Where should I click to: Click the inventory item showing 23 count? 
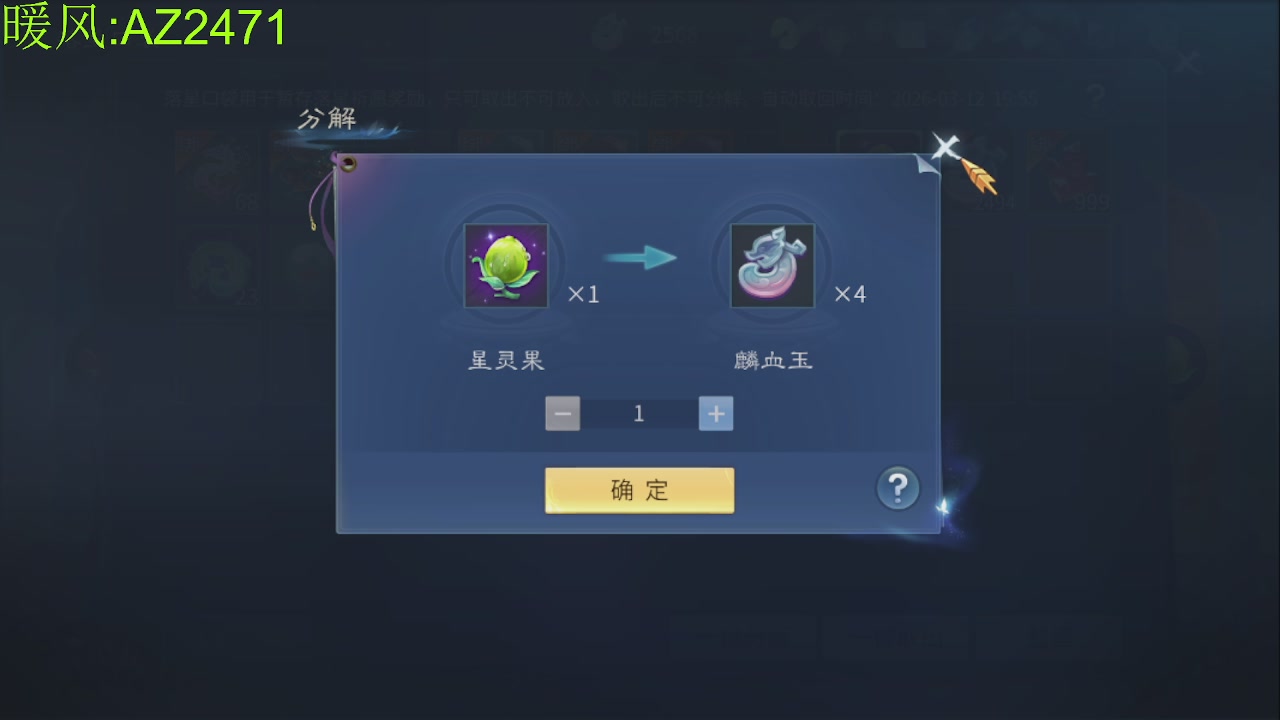[x=215, y=268]
